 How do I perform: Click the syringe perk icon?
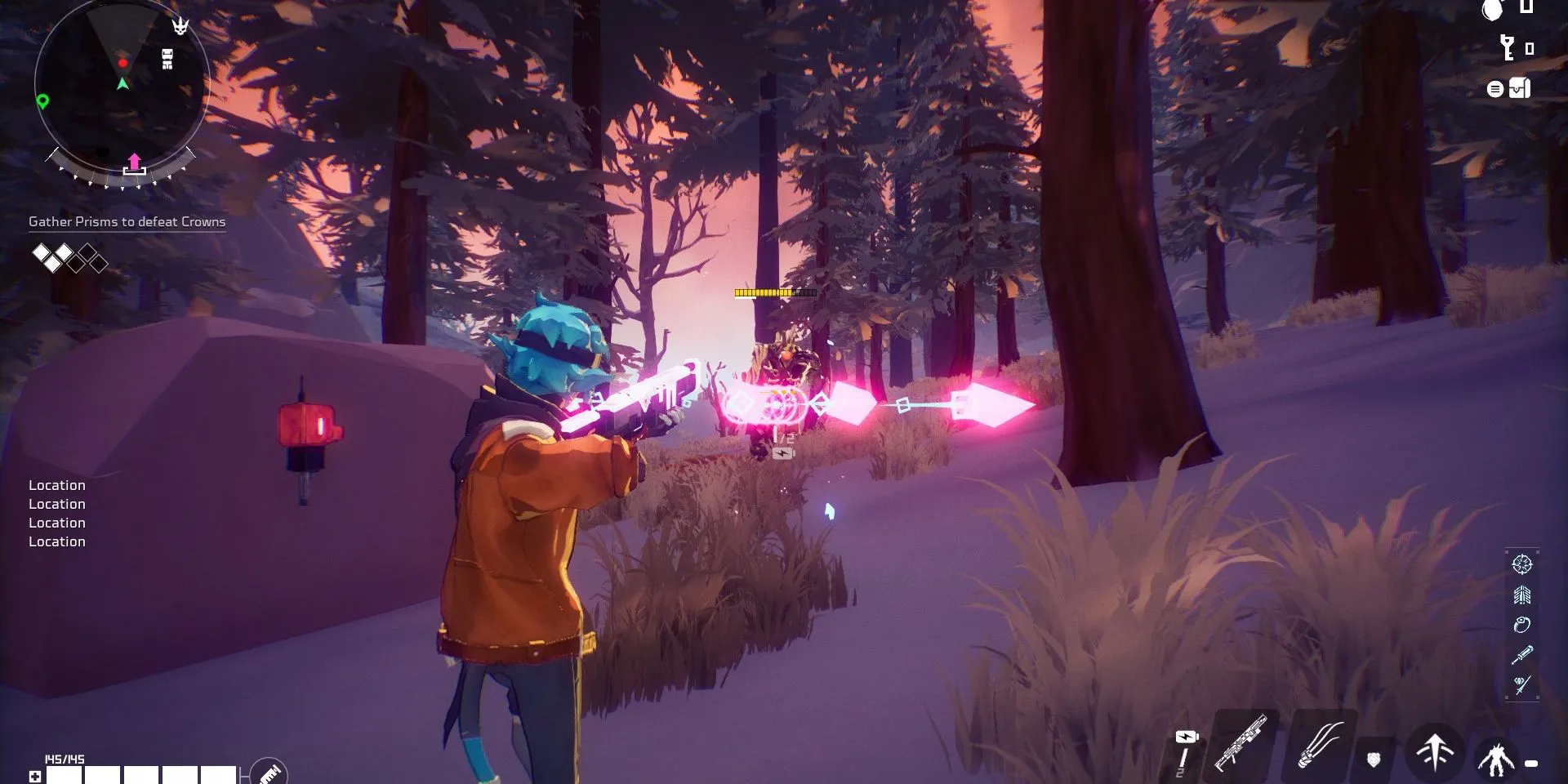(x=1521, y=655)
